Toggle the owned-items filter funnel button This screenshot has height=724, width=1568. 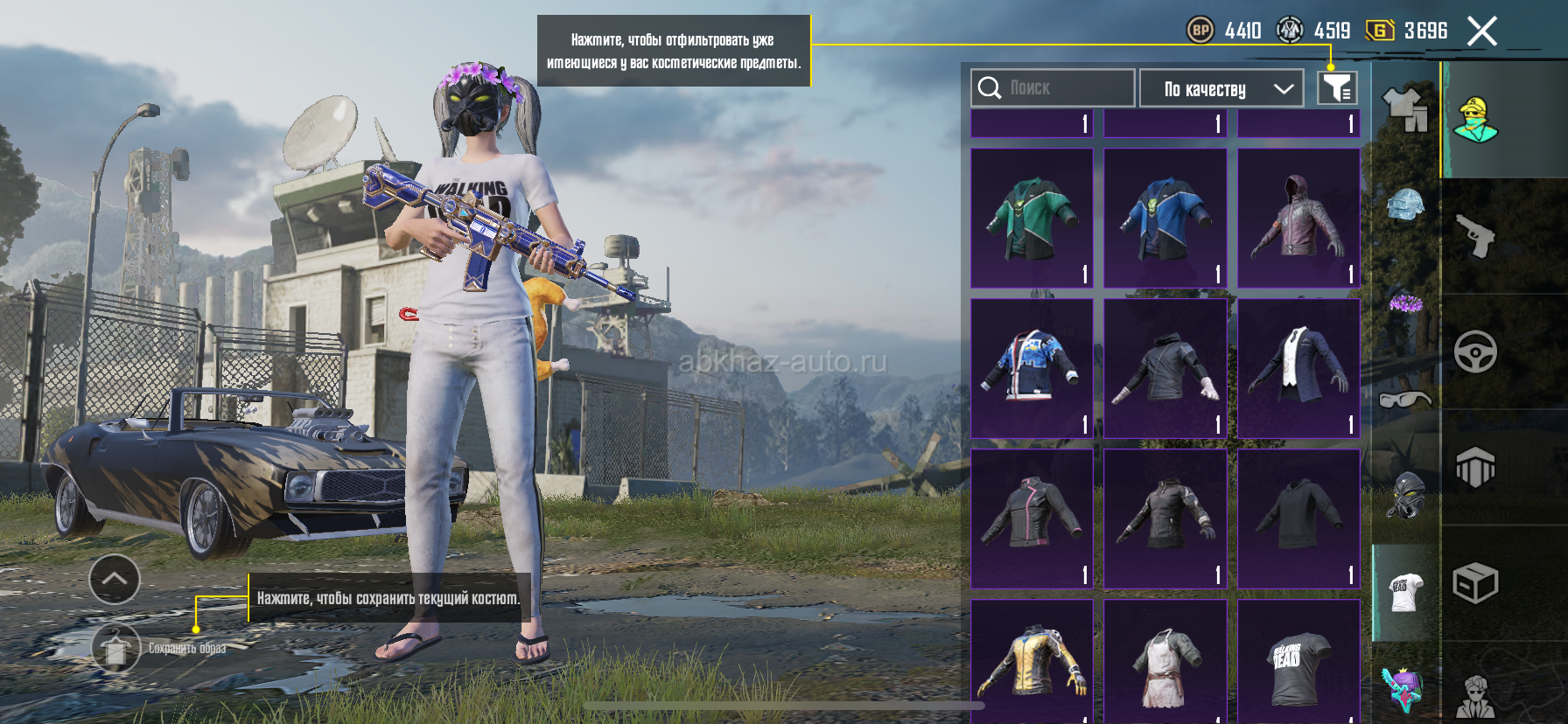tap(1337, 88)
